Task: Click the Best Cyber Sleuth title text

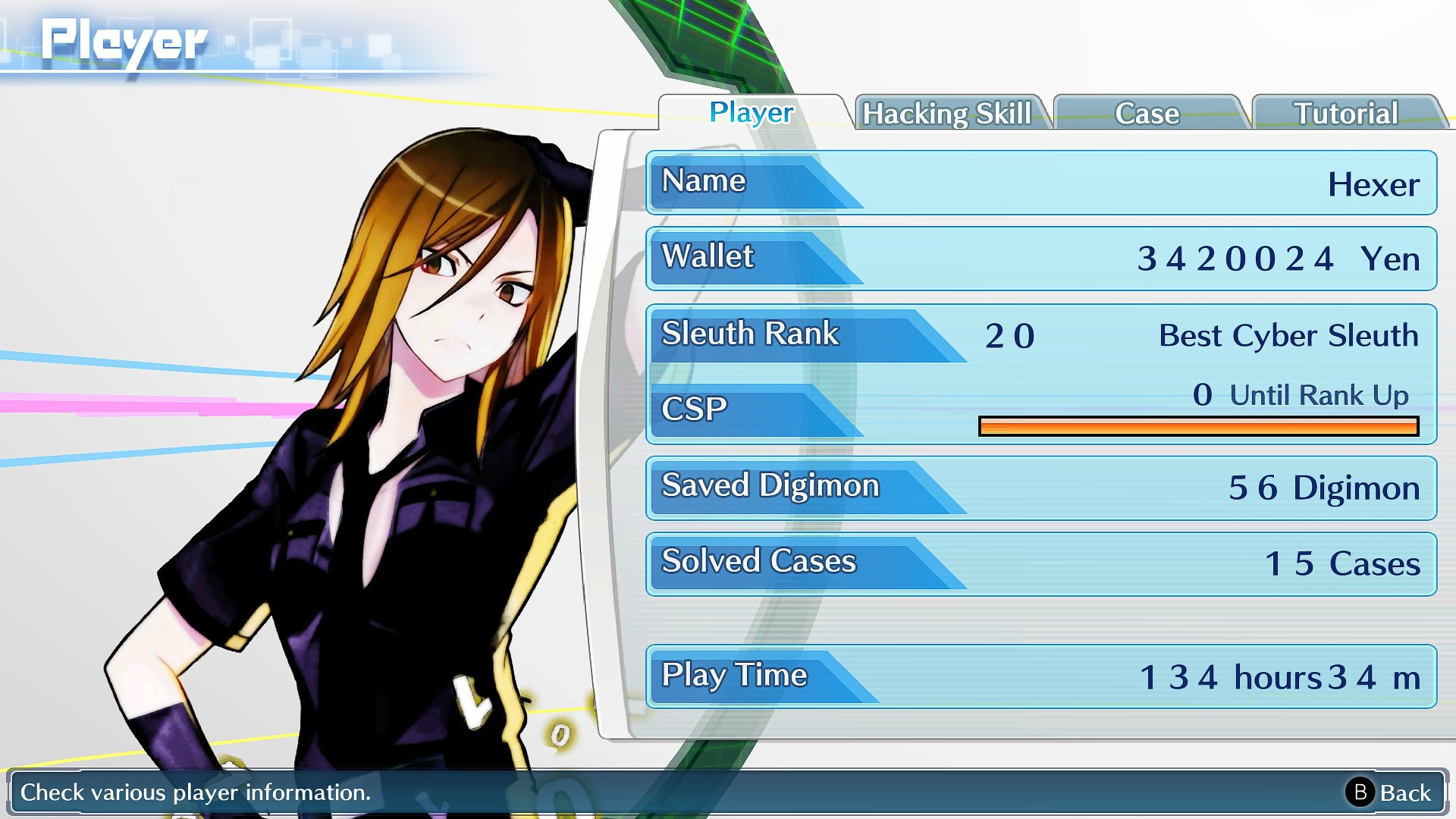Action: 1288,335
